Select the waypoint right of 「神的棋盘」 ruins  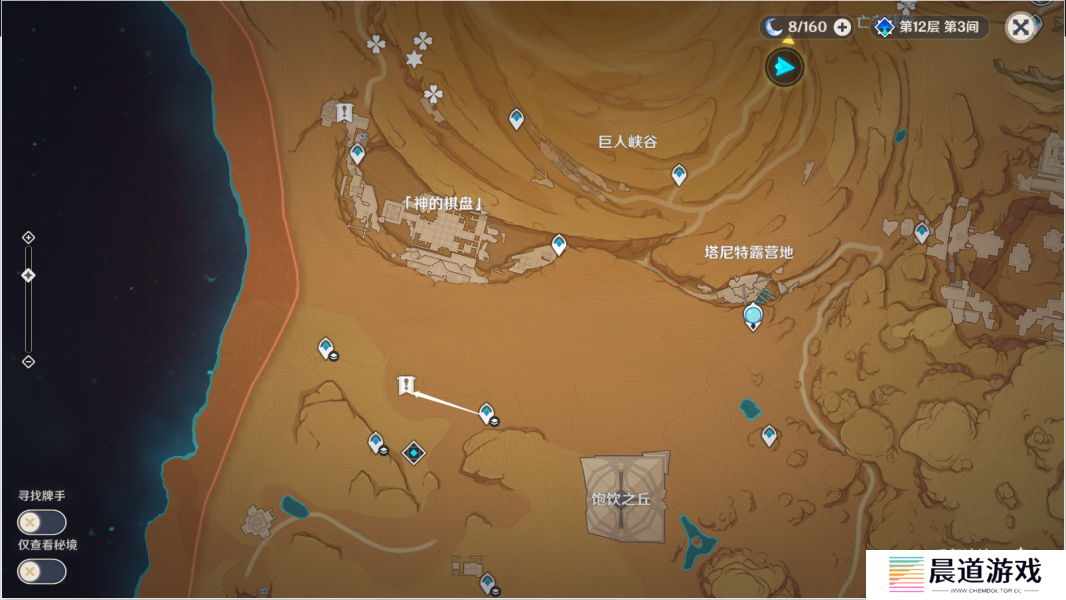point(559,244)
